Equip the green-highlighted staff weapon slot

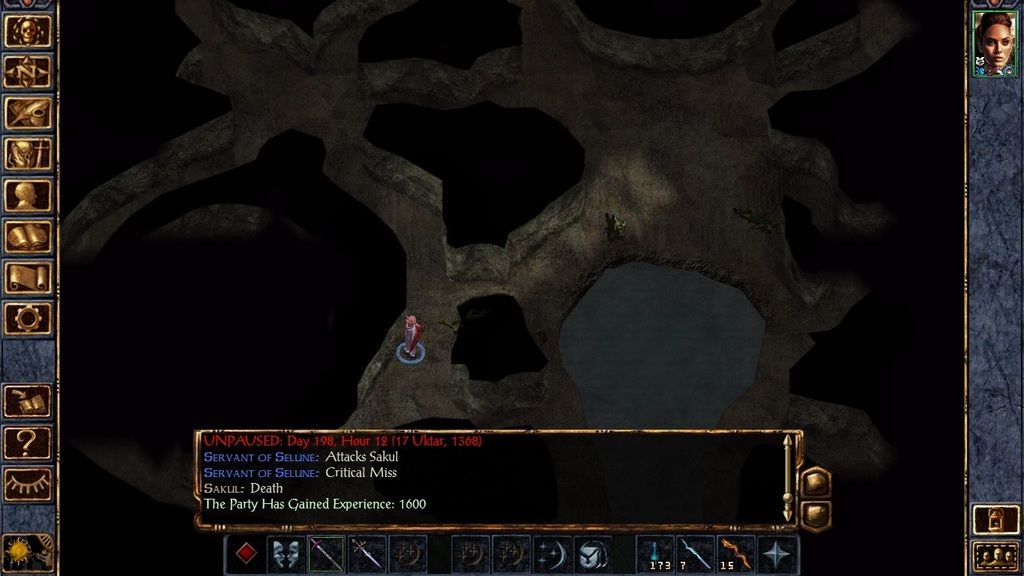tap(326, 554)
